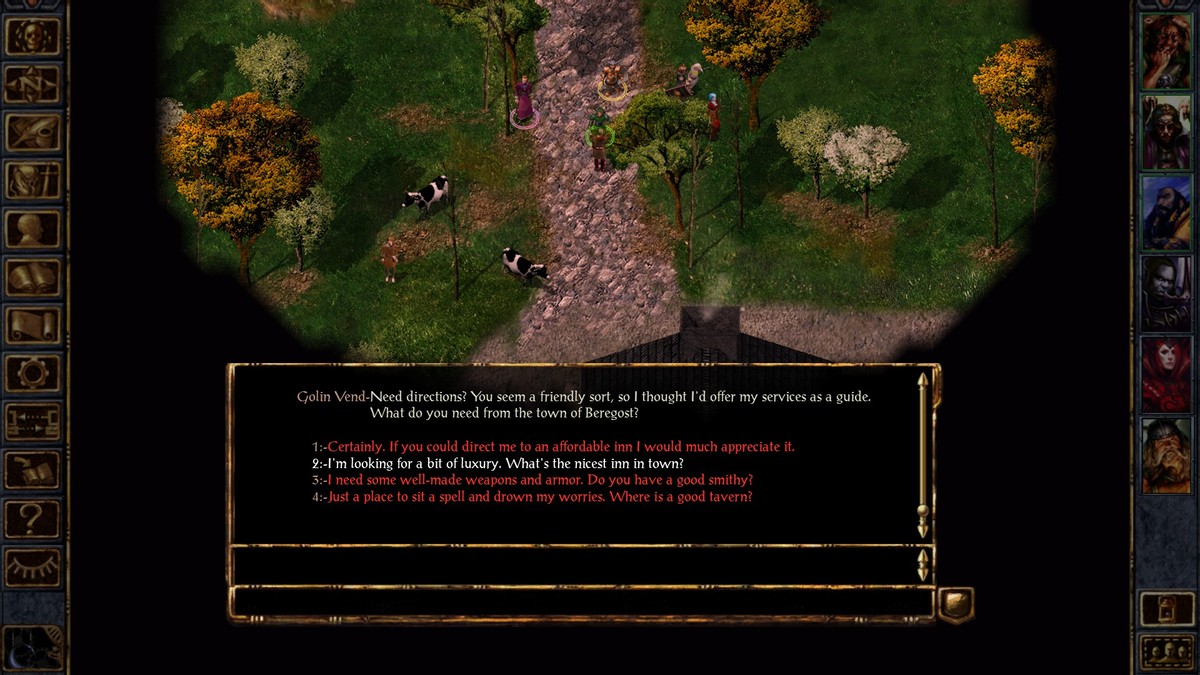The height and width of the screenshot is (675, 1200).
Task: Open the options gear icon
Action: pyautogui.click(x=33, y=373)
